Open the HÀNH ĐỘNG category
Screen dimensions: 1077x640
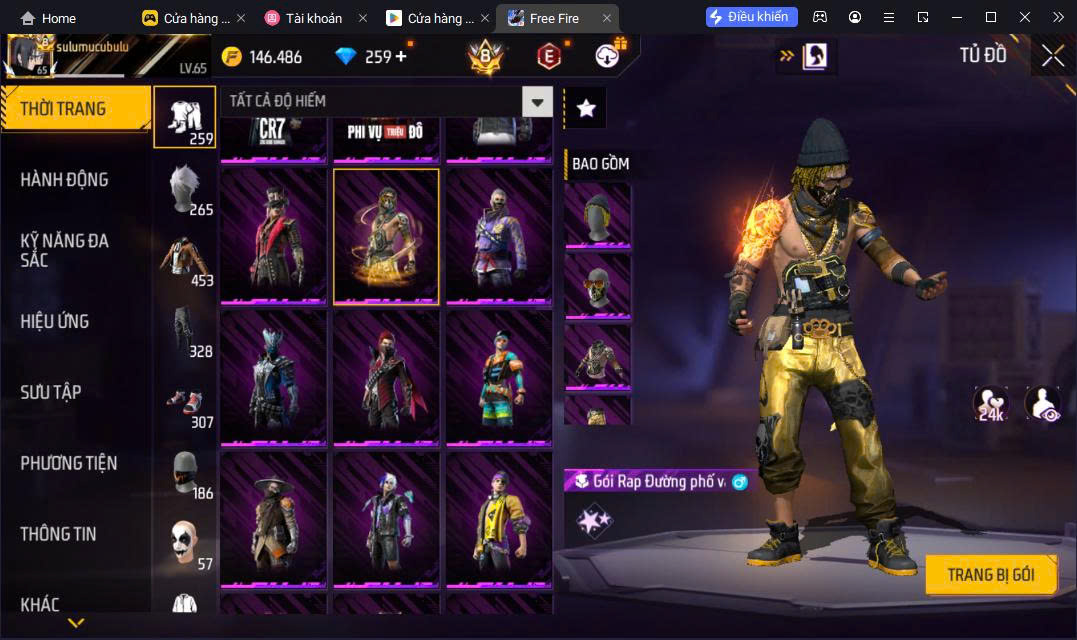64,180
